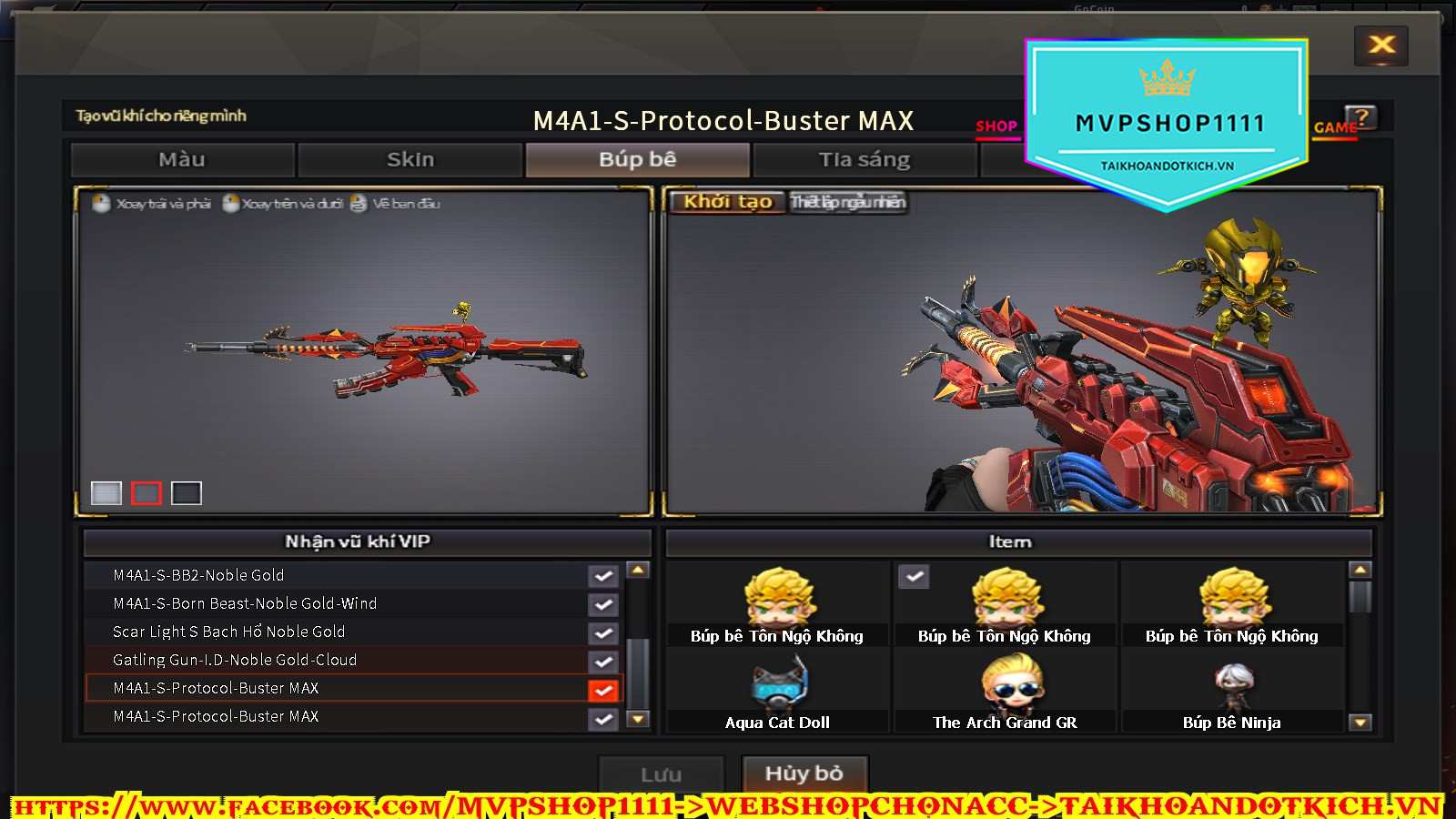Choose the light gray preview background swatch
The height and width of the screenshot is (819, 1456).
pos(106,493)
